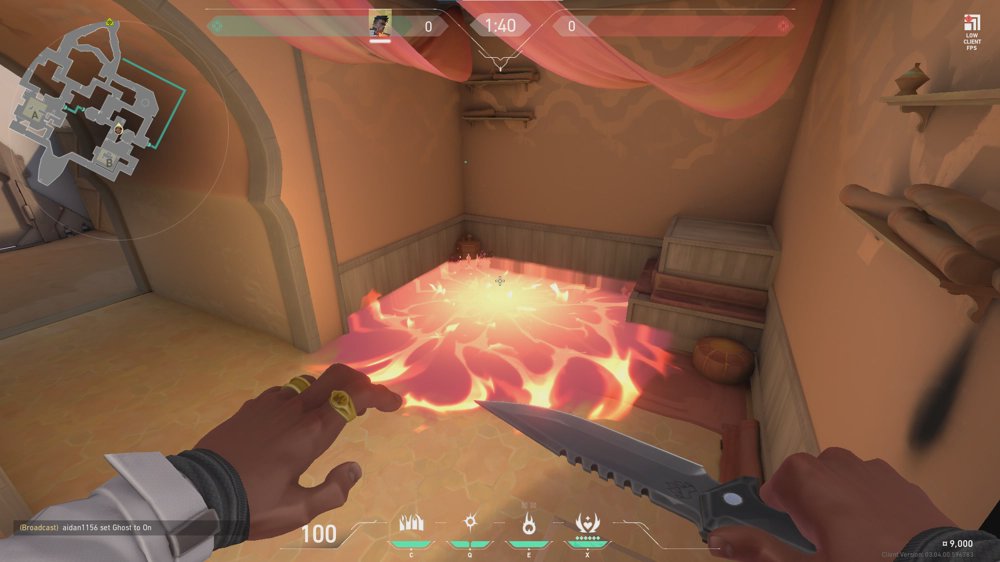Click the minimap in the corner

[95, 105]
